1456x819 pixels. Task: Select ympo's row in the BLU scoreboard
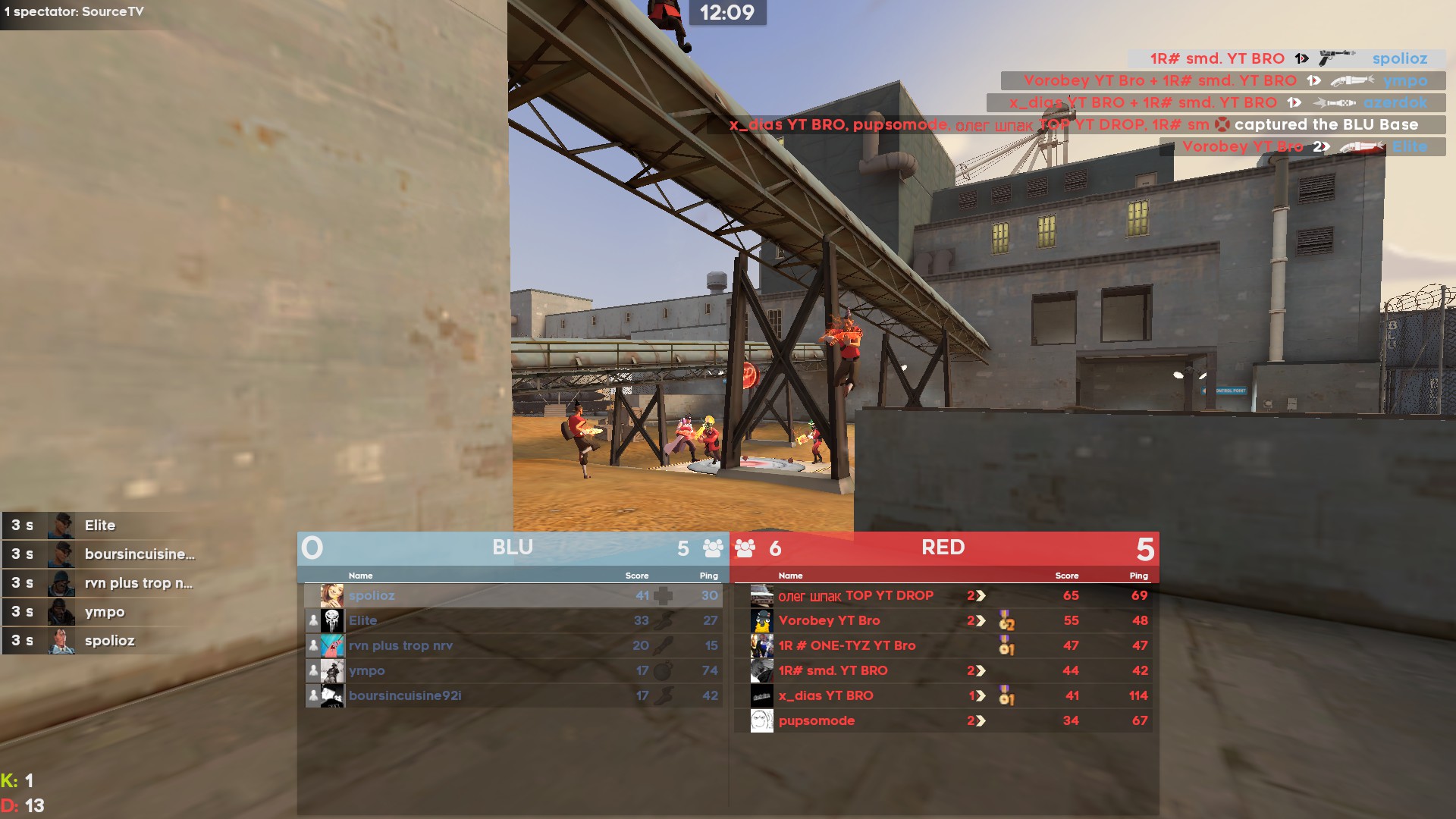[x=513, y=670]
